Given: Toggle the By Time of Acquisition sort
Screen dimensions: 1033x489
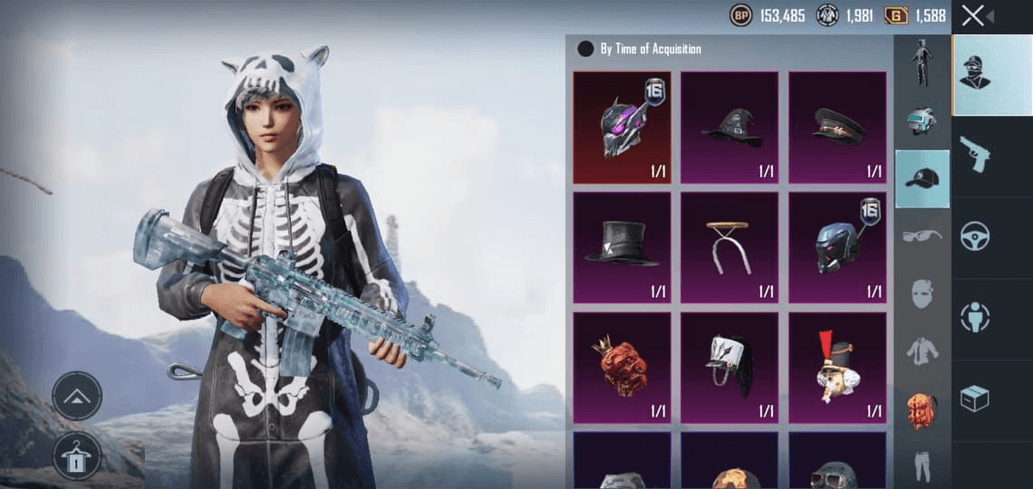Looking at the screenshot, I should tap(586, 49).
